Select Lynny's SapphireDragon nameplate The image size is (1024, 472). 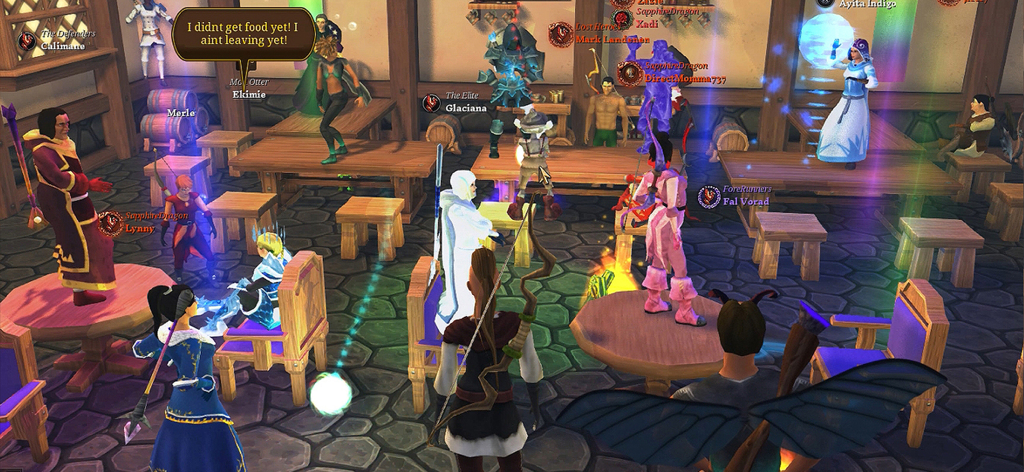[140, 228]
